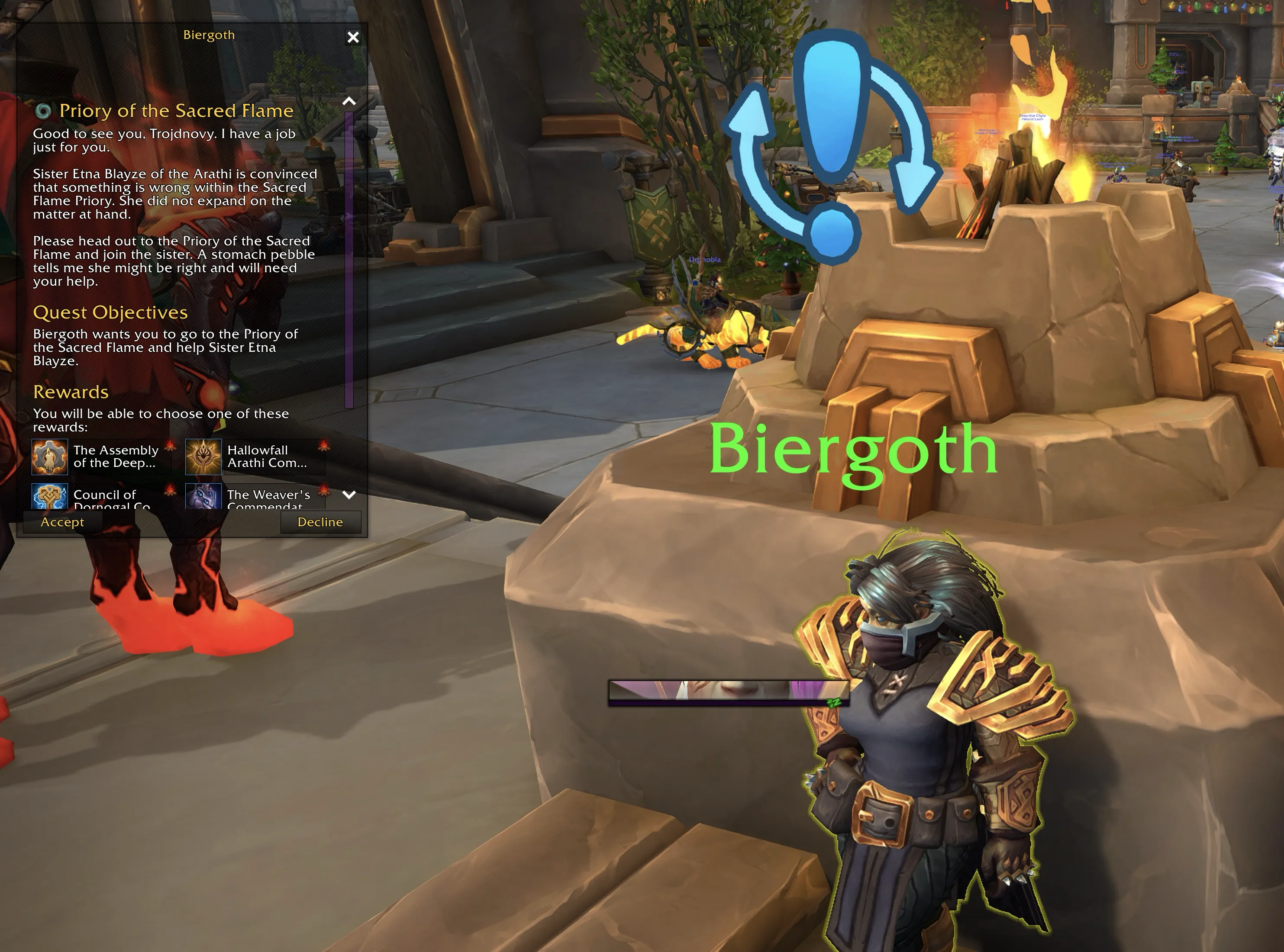
Task: Click the quest dialog scrollbar track
Action: click(349, 259)
